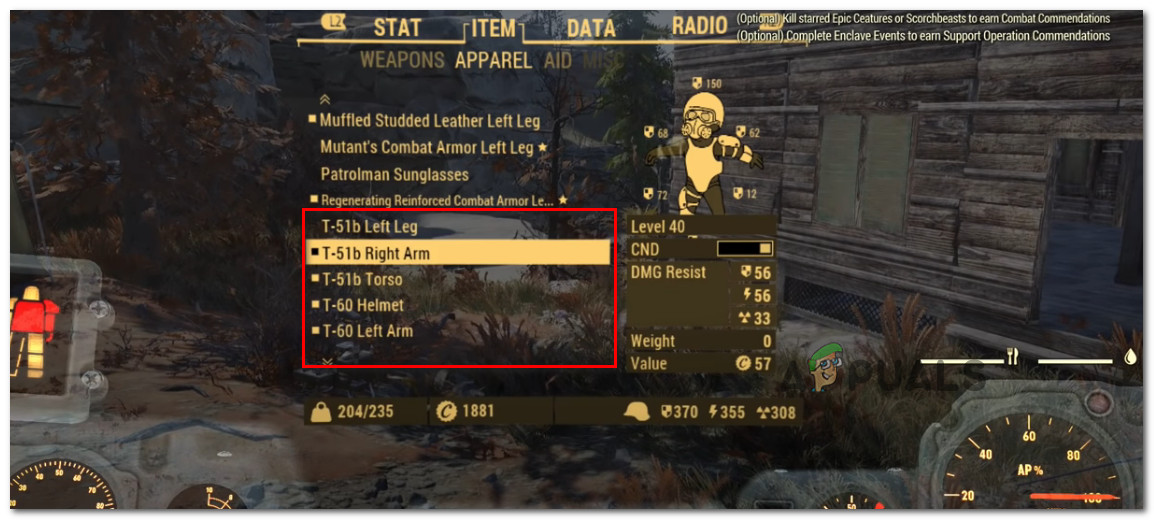Choose the T-60 Left Arm entry
This screenshot has width=1154, height=520.
coord(367,331)
